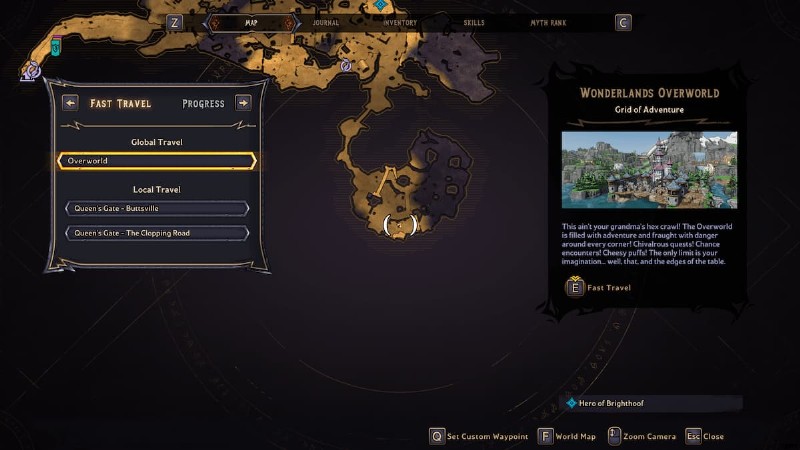Show the Skills tab
Image resolution: width=800 pixels, height=450 pixels.
(477, 22)
